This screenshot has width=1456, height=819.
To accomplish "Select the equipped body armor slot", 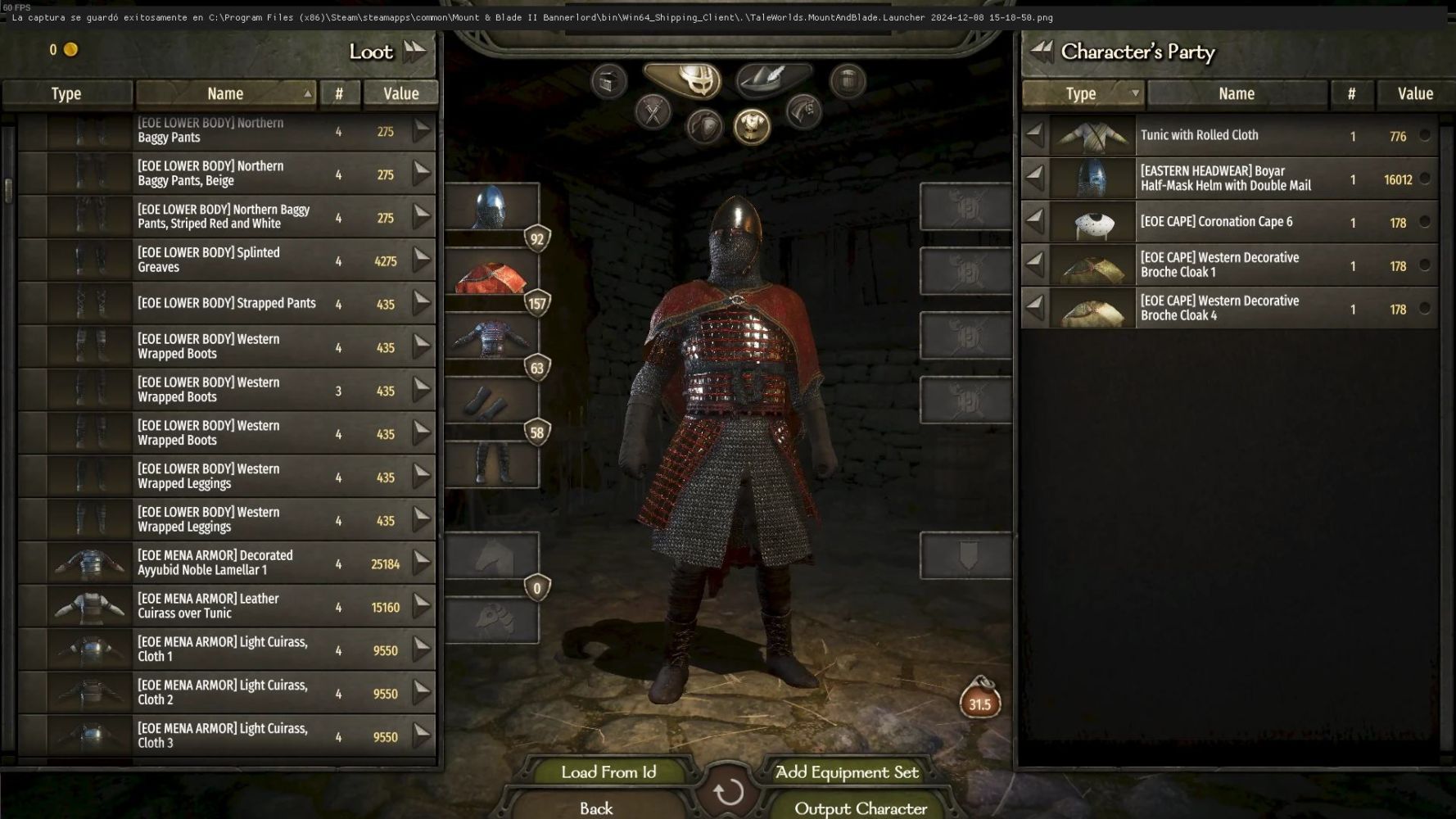I will pyautogui.click(x=491, y=338).
